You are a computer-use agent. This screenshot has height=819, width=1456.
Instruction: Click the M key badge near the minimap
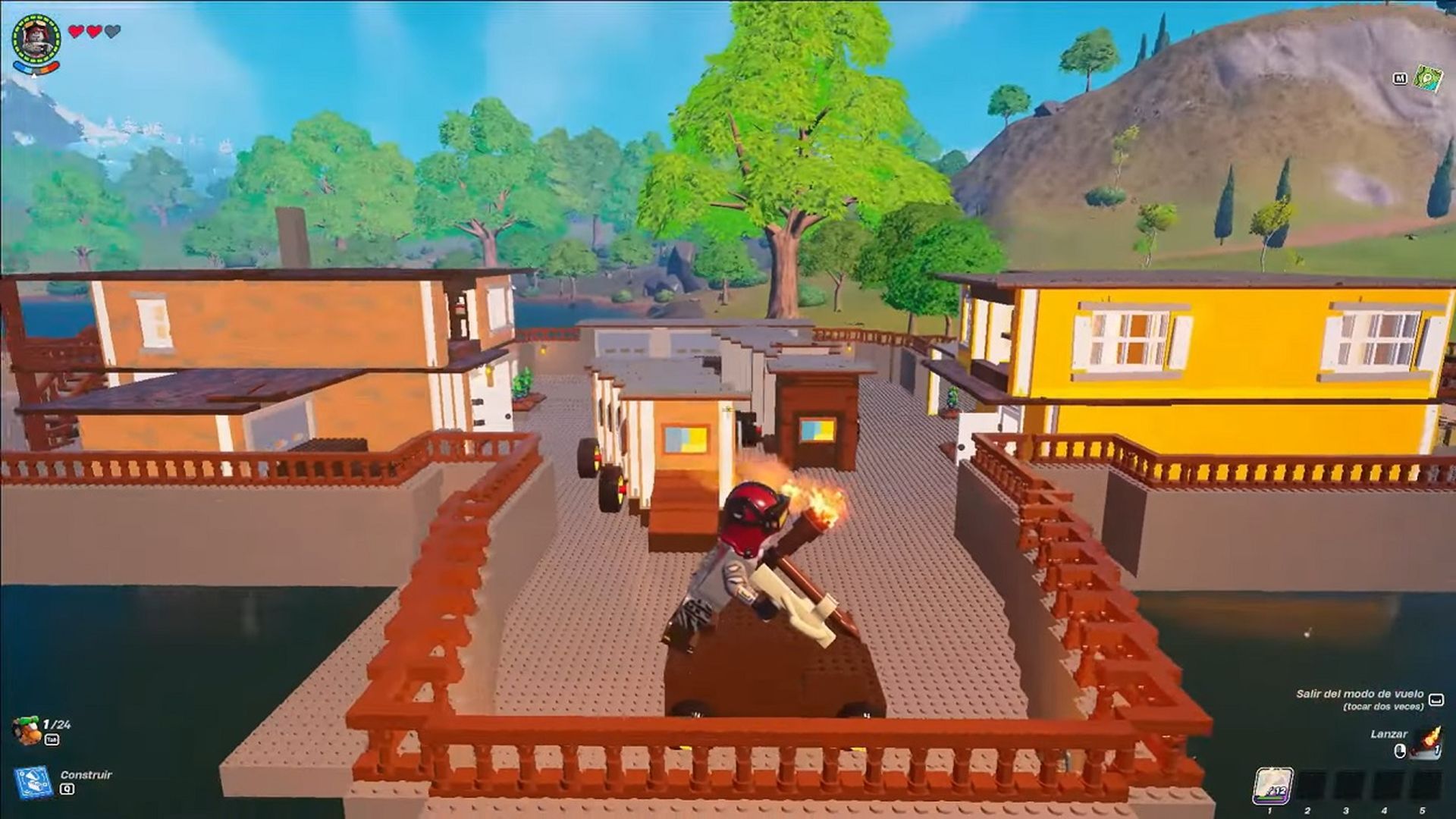(x=1401, y=78)
